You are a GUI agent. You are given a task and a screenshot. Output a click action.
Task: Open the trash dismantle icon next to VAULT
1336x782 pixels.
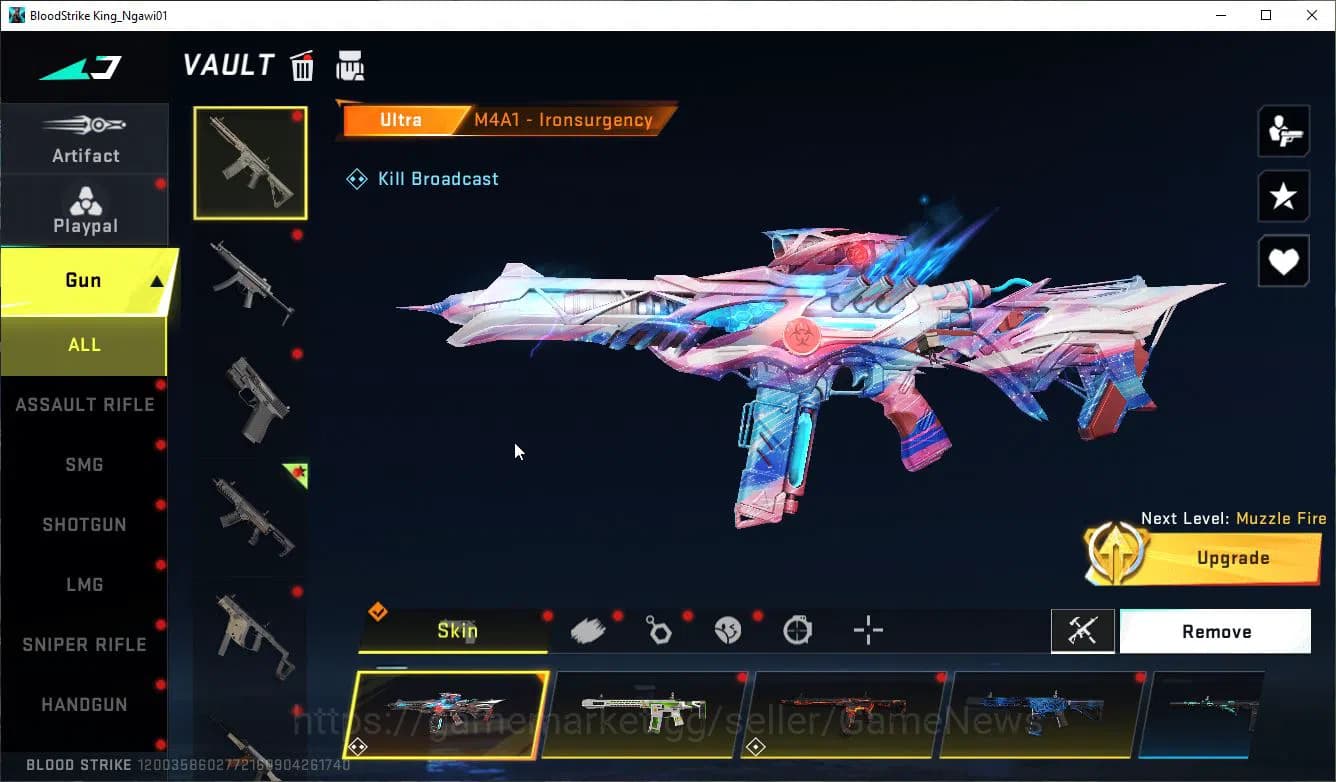[x=302, y=65]
